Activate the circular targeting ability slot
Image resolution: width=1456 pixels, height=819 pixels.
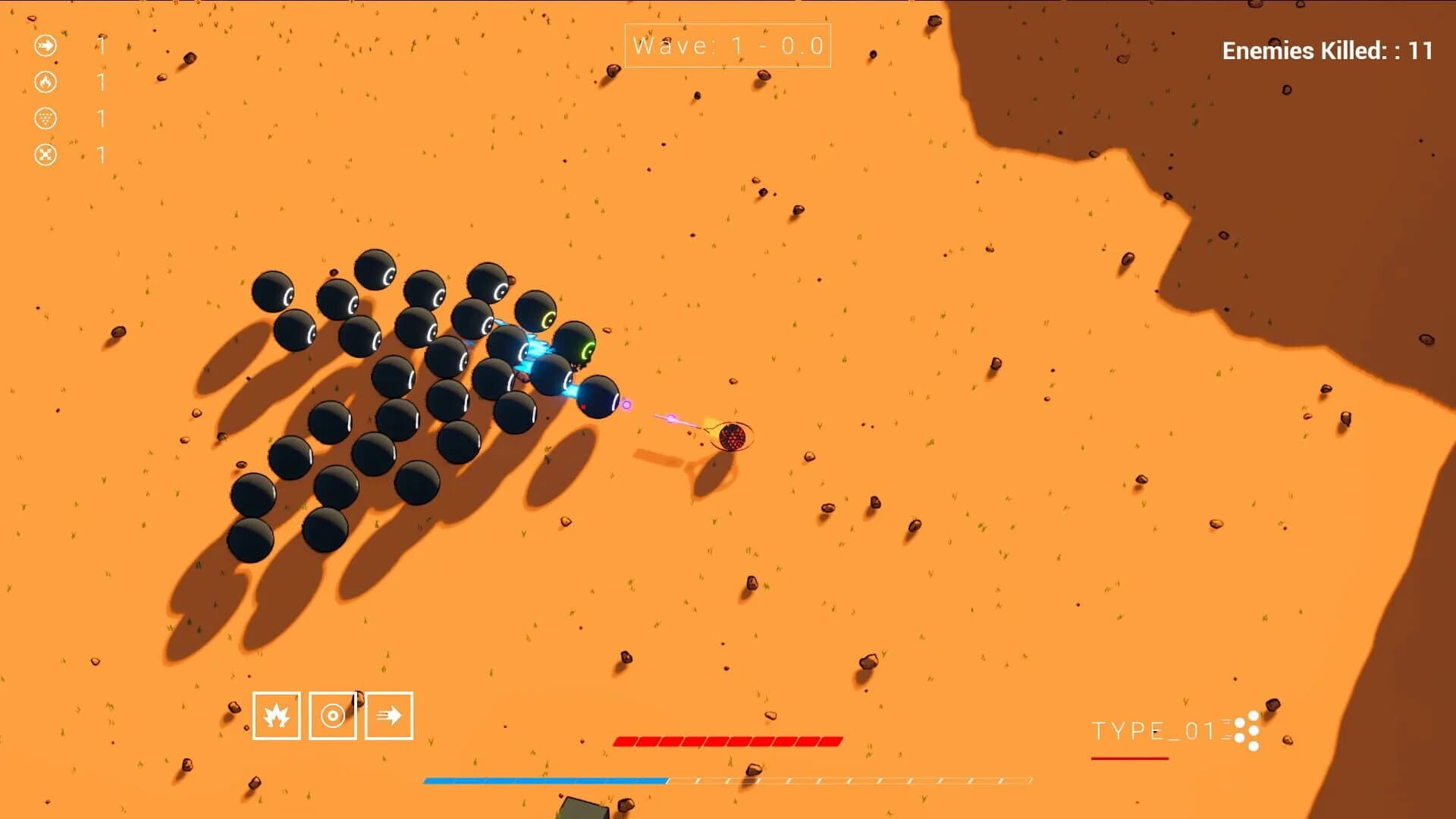(334, 716)
